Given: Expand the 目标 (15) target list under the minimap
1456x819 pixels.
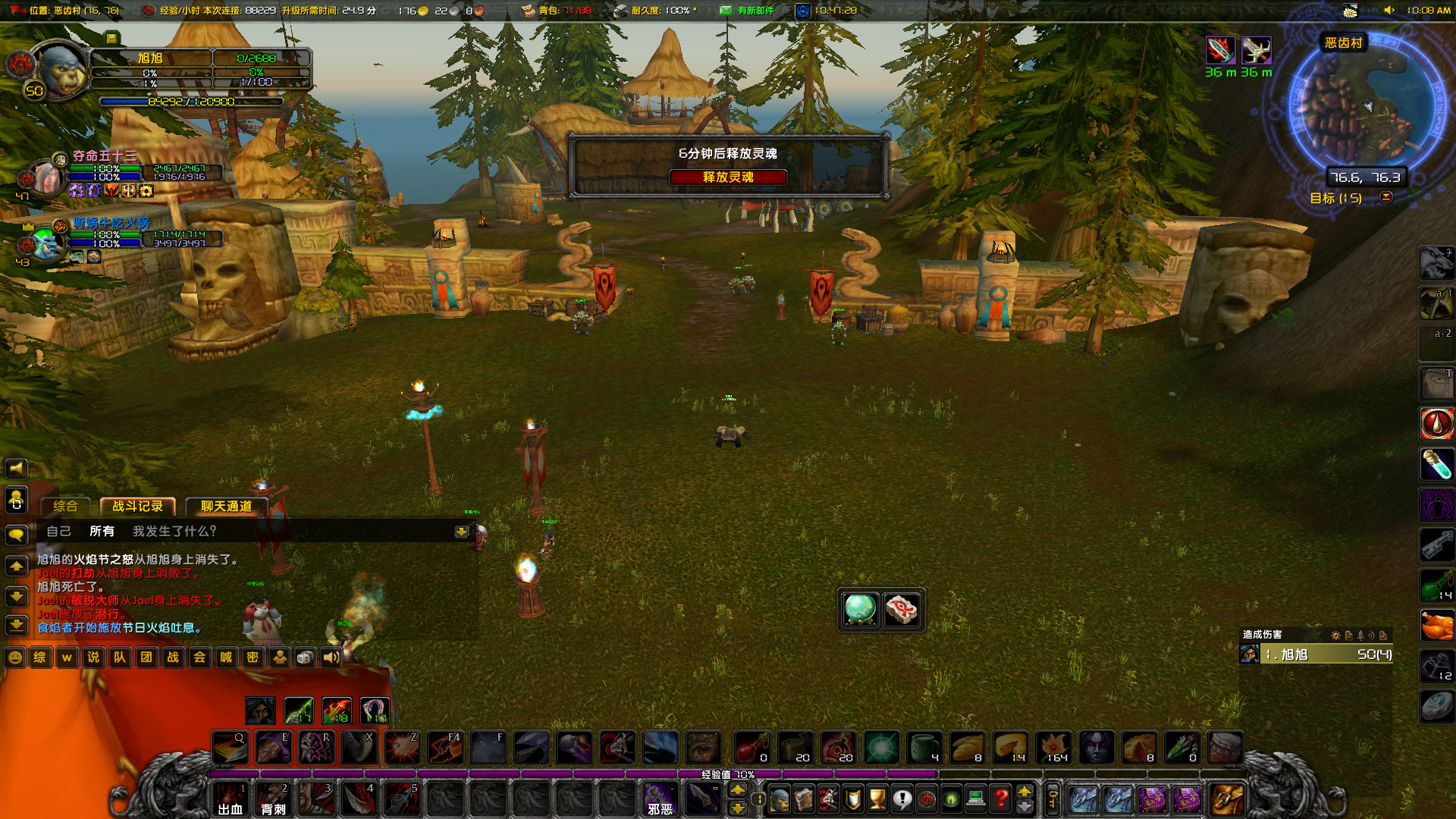Looking at the screenshot, I should coord(1385,198).
